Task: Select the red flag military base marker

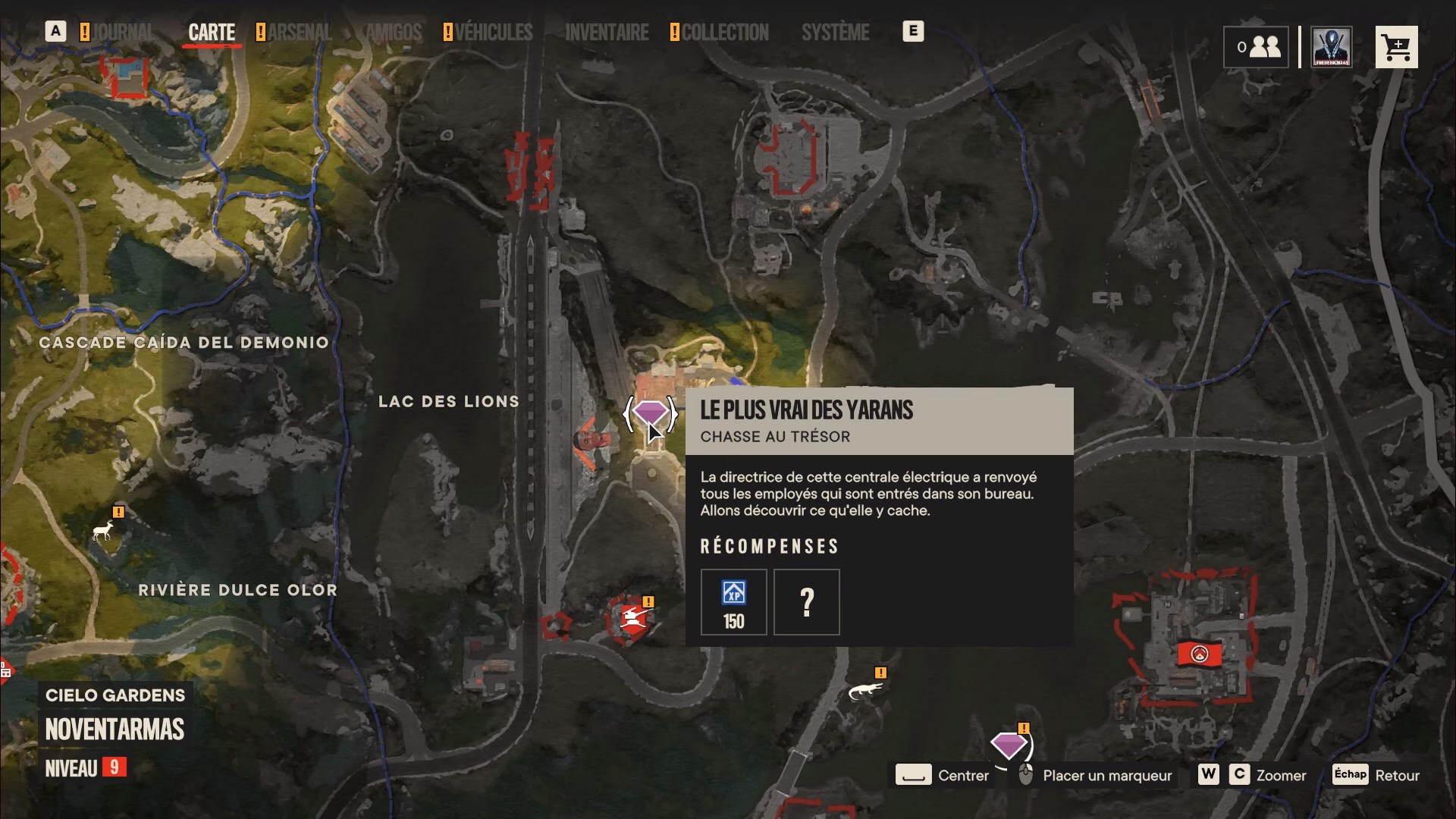Action: pos(1199,654)
